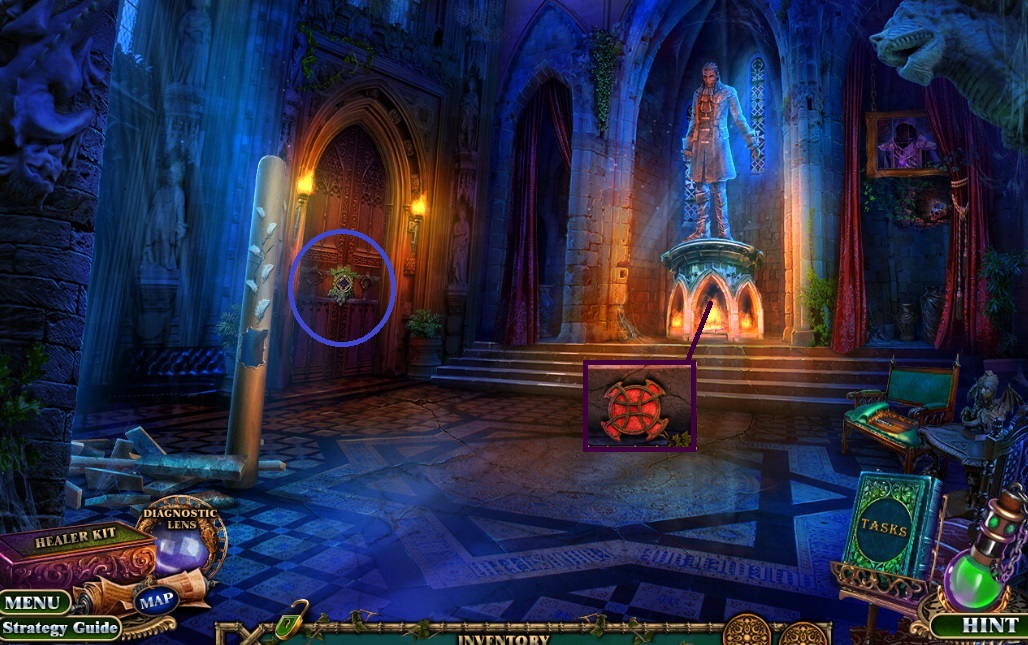The image size is (1028, 645).
Task: Open the Menu button
Action: pos(35,603)
